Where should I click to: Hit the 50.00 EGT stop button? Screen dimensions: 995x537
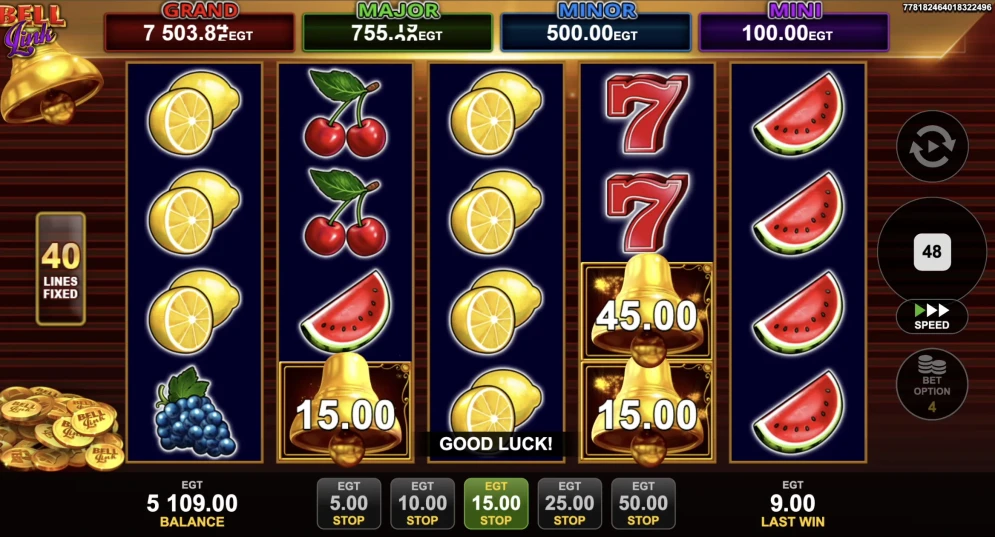[643, 503]
